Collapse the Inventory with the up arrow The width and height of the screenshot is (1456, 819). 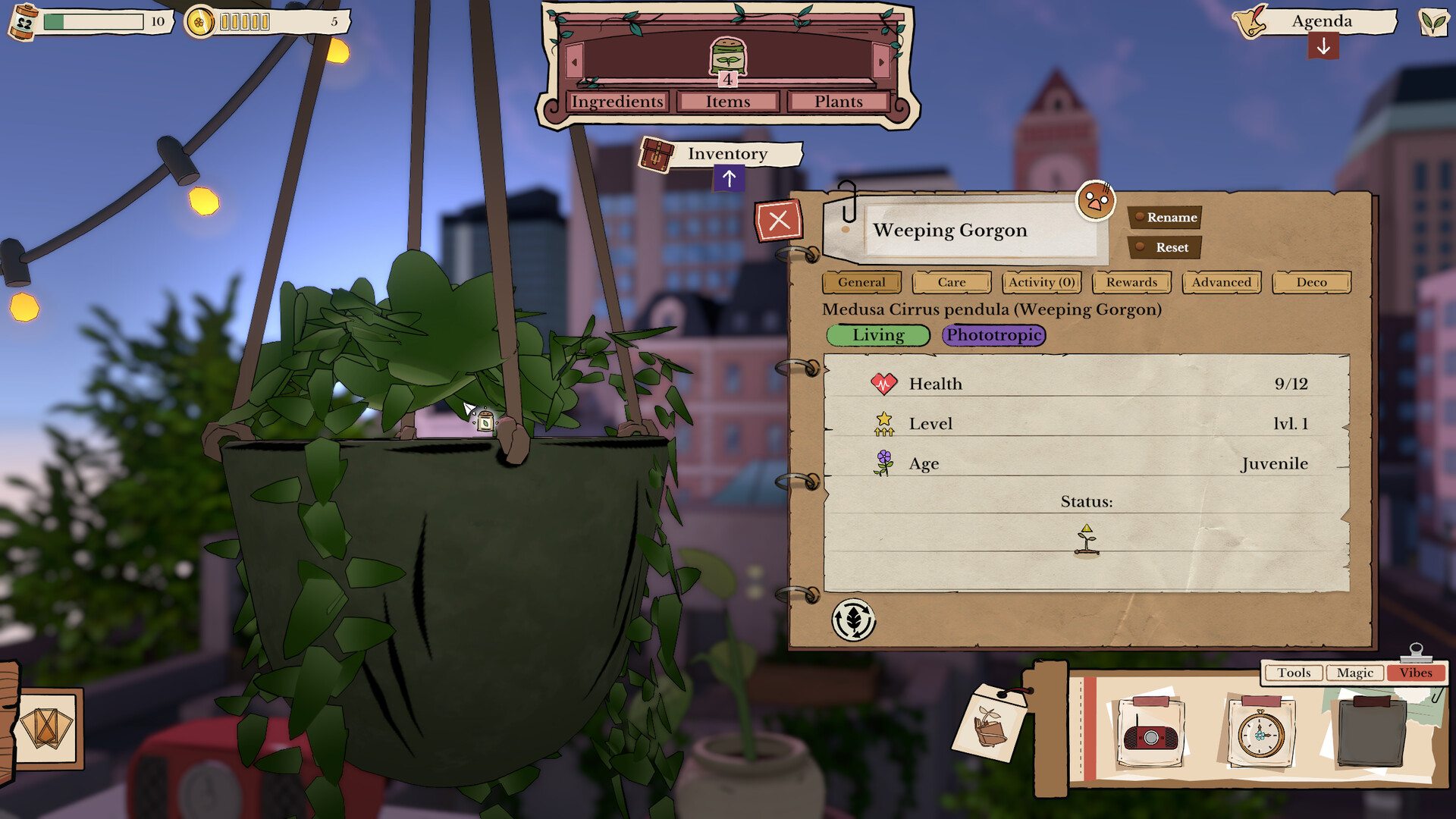[729, 179]
